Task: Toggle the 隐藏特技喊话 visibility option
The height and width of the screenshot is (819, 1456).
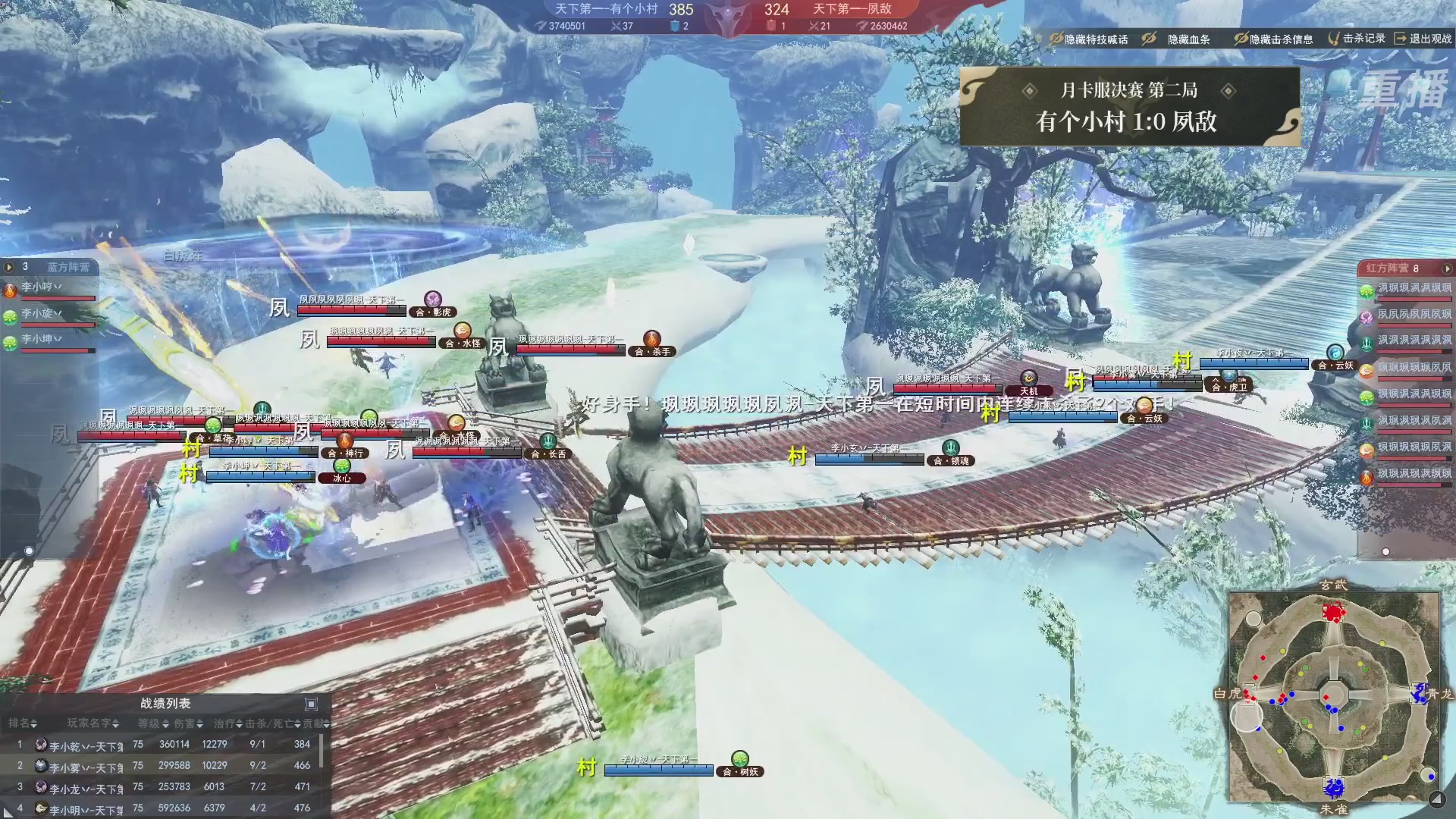Action: 1089,39
